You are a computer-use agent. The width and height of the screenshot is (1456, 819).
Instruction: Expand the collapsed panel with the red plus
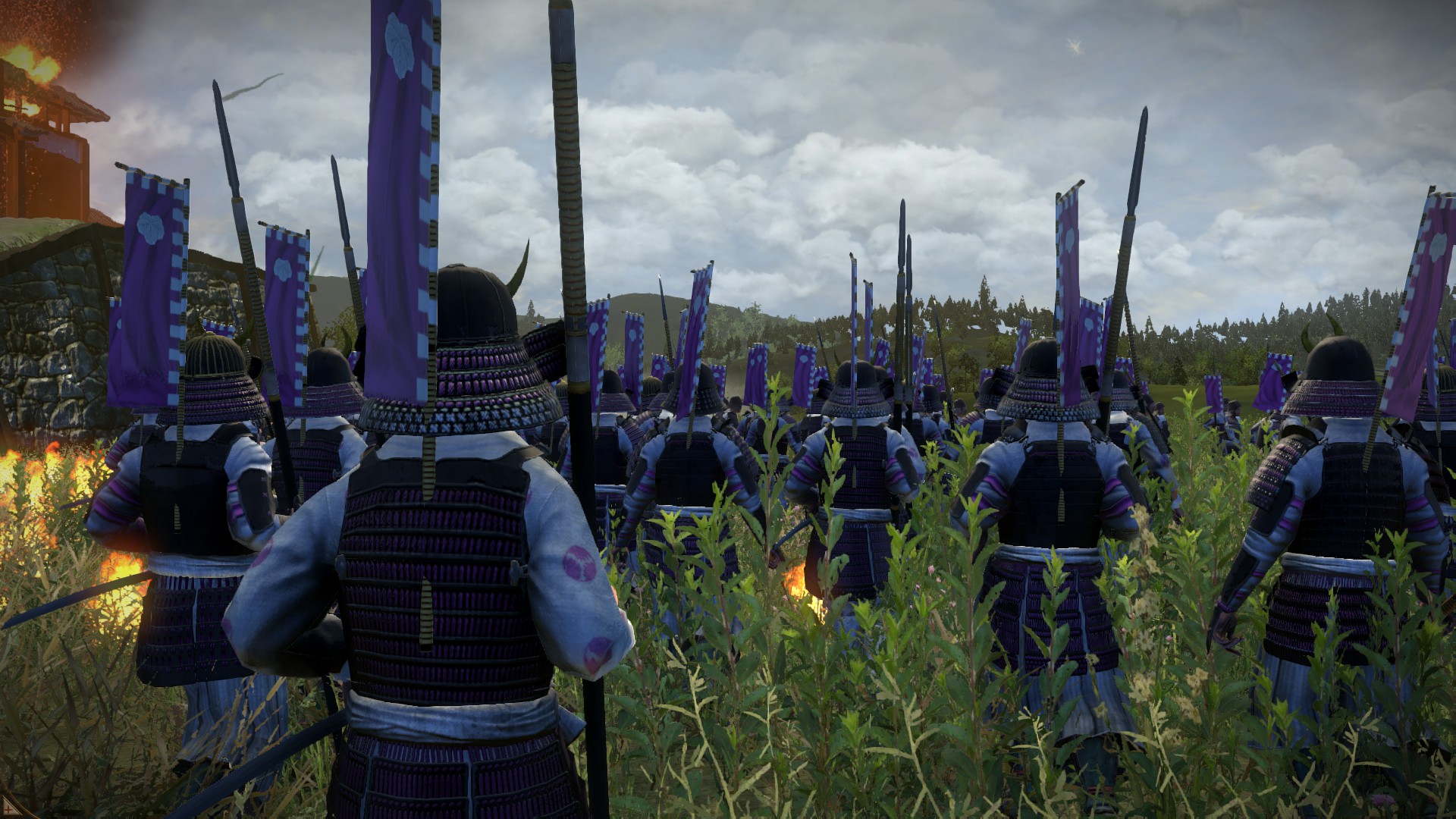8,809
